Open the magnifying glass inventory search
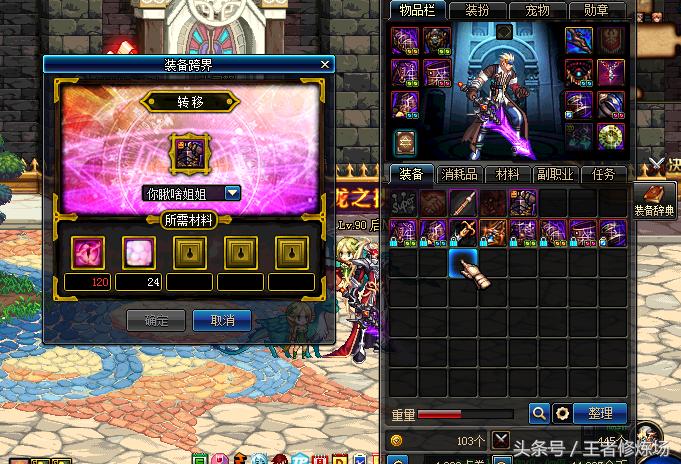Viewport: 681px width, 464px height. tap(539, 412)
